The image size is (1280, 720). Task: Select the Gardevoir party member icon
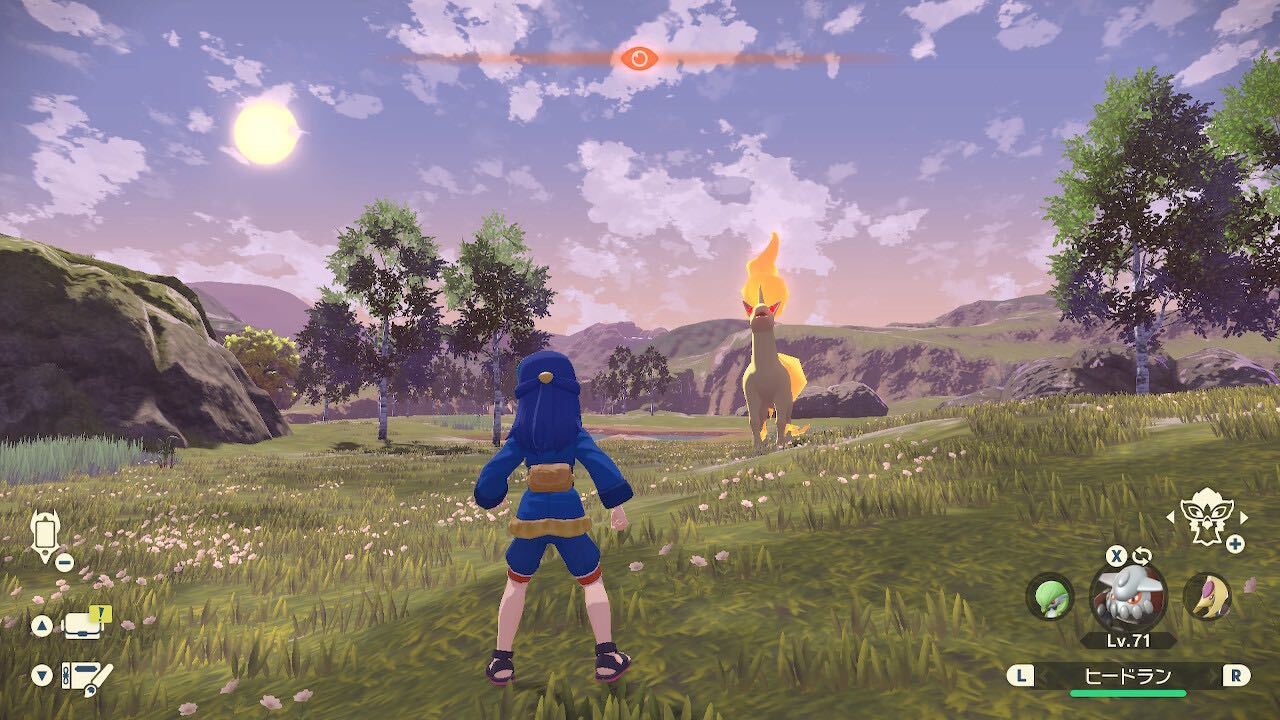tap(1050, 598)
